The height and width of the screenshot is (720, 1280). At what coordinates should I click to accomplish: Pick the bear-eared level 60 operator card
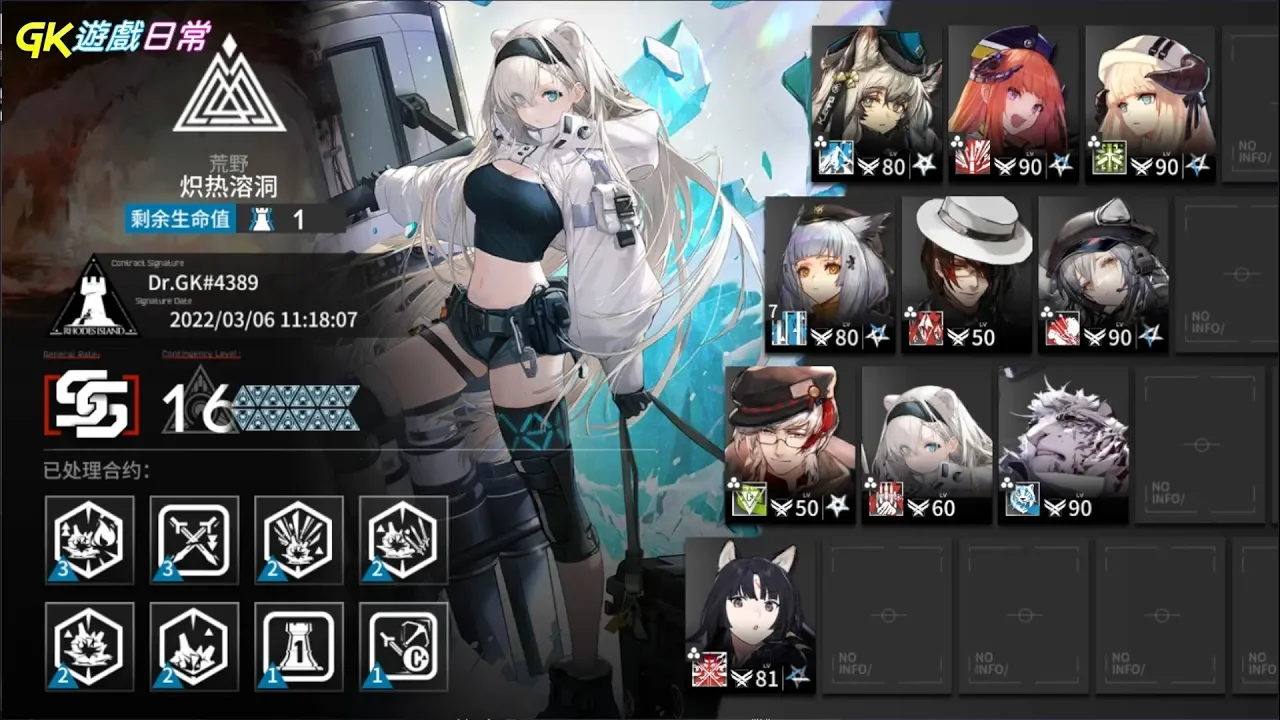click(926, 443)
